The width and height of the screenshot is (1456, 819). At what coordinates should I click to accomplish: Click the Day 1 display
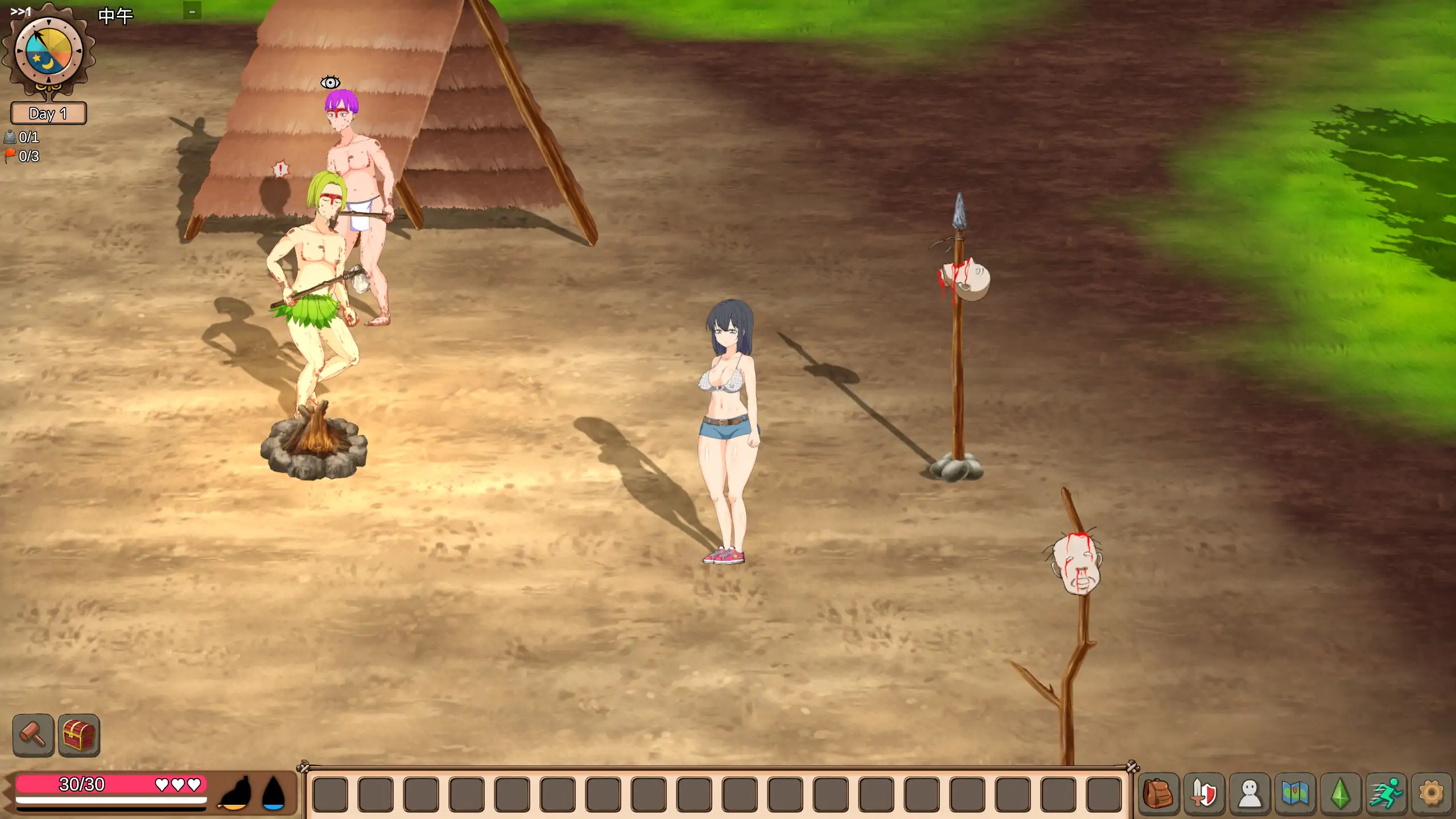pyautogui.click(x=48, y=114)
